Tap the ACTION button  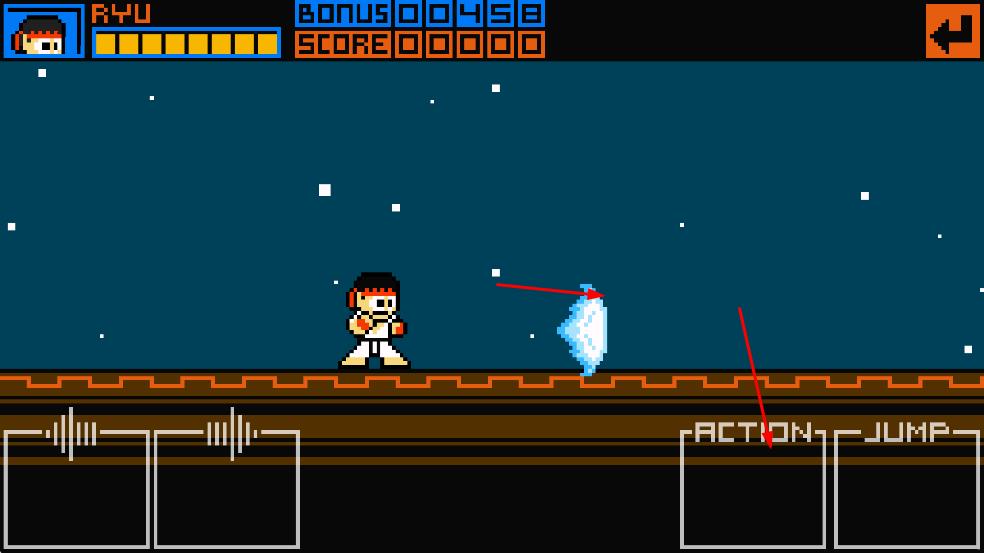(752, 490)
